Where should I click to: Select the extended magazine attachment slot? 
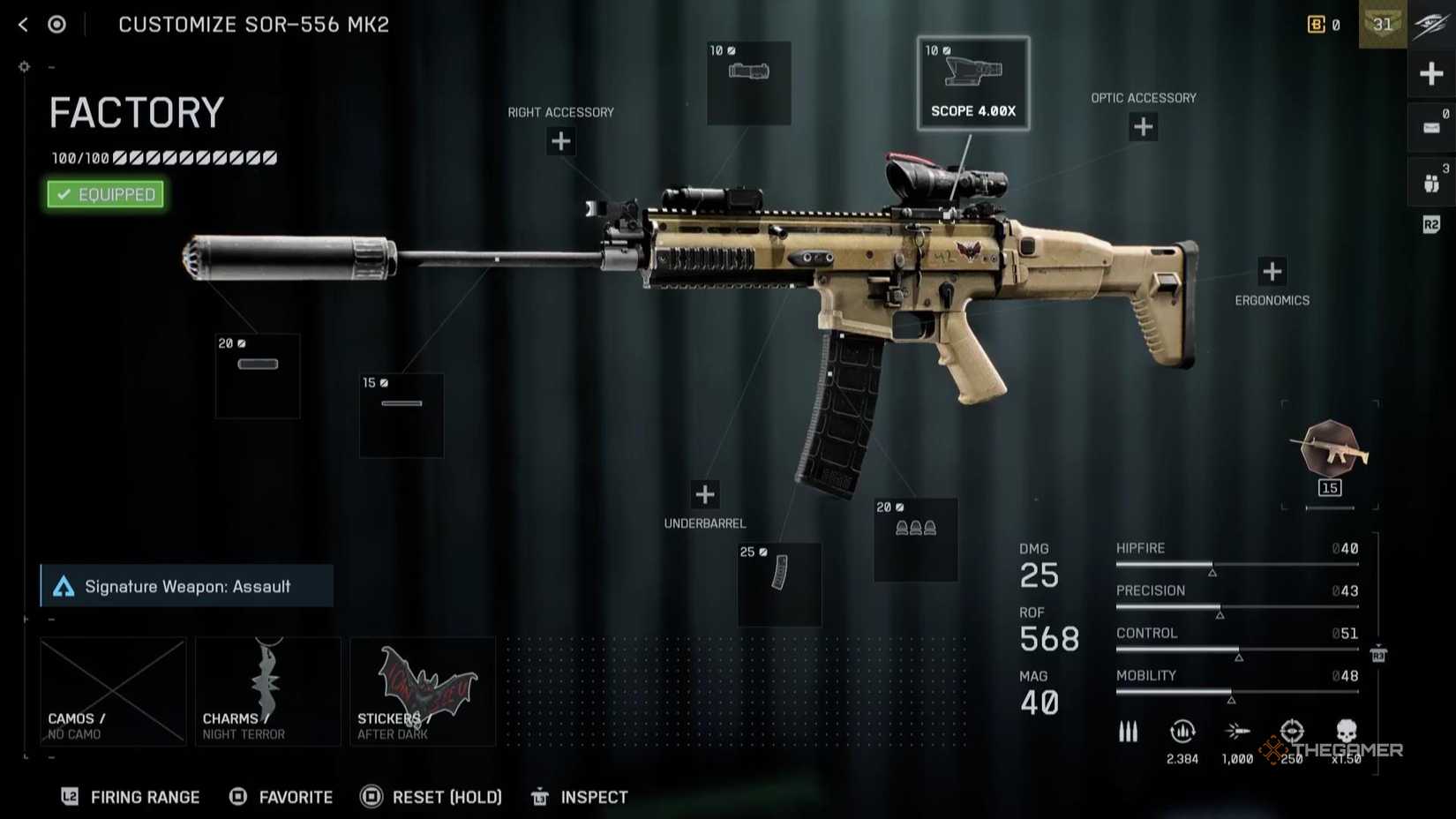coord(778,582)
